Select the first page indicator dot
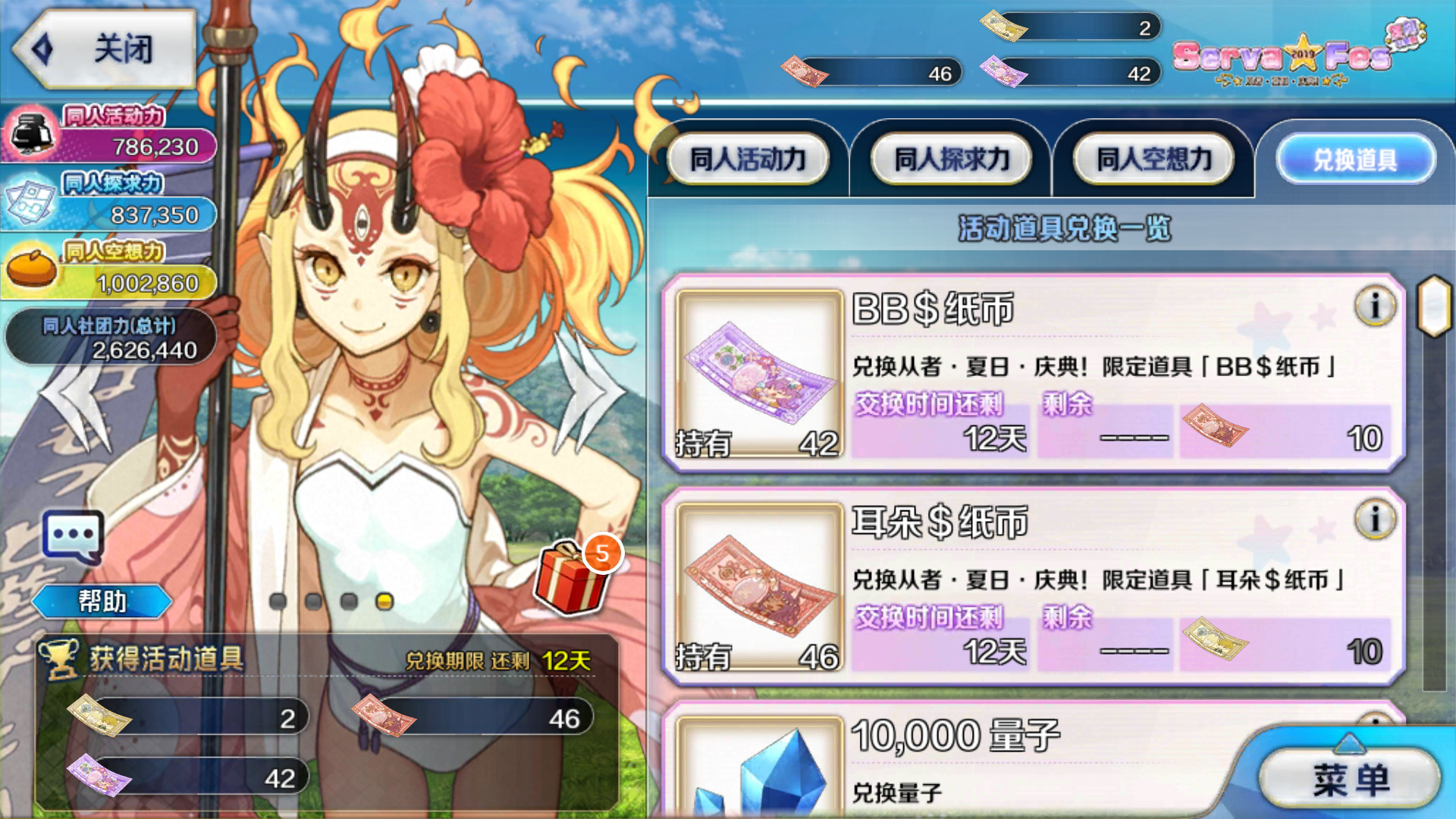1456x819 pixels. (x=277, y=599)
